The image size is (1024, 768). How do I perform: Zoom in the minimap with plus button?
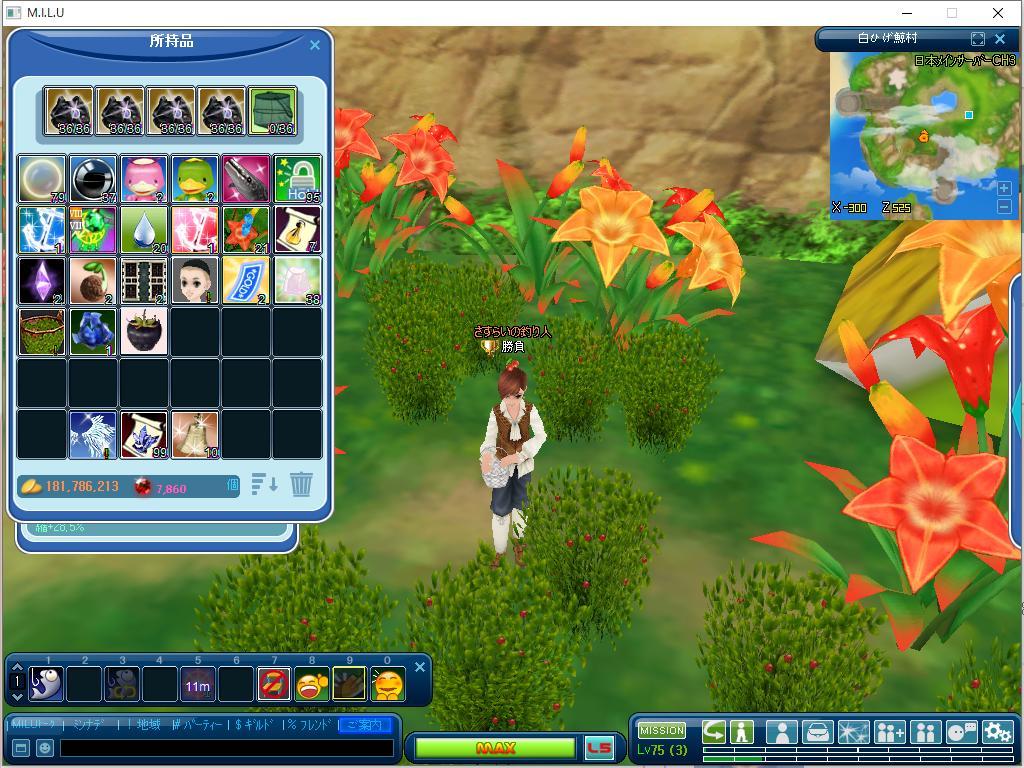(x=1004, y=188)
